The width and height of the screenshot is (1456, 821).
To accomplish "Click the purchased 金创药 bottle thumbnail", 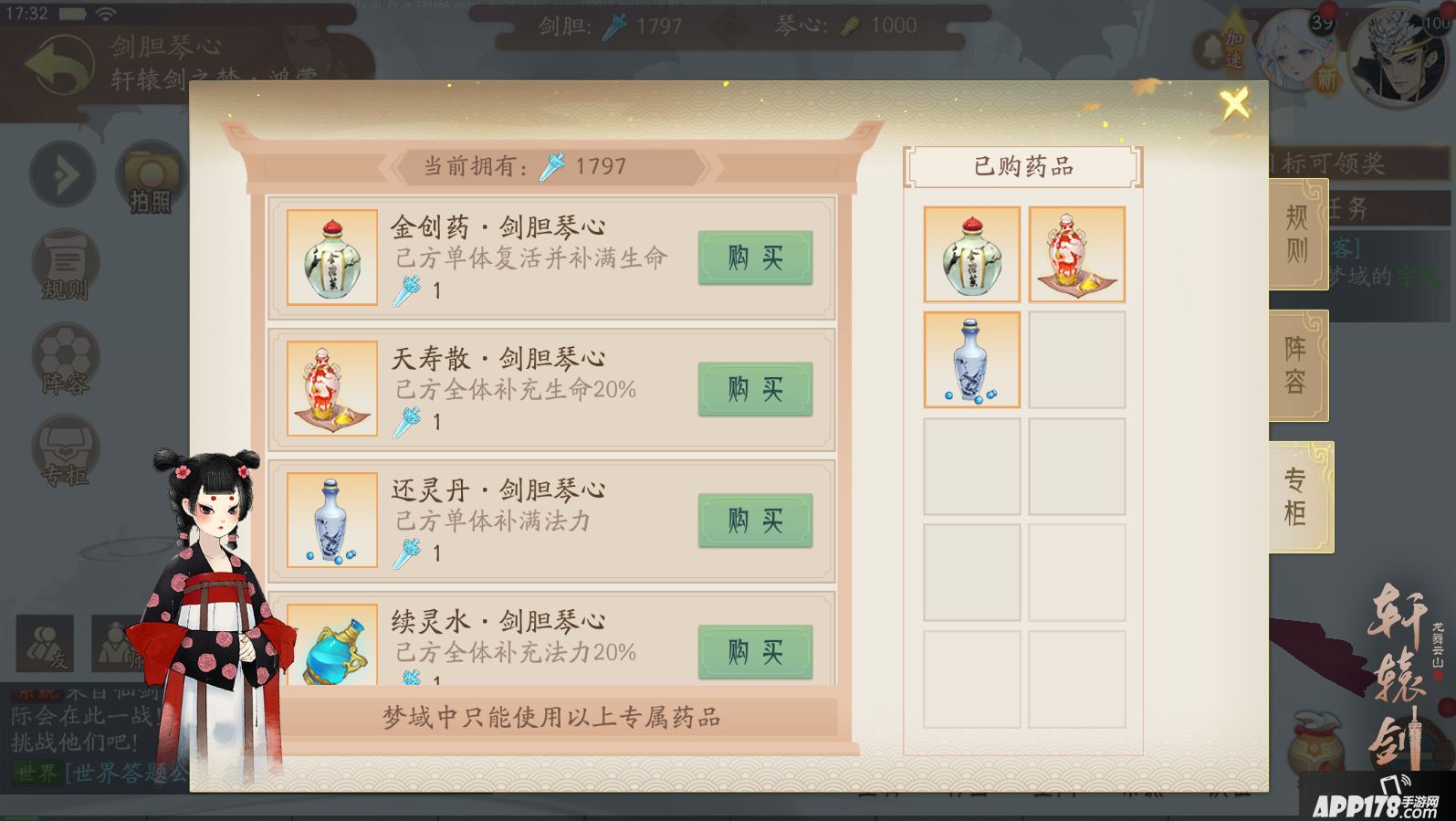I will pyautogui.click(x=971, y=254).
